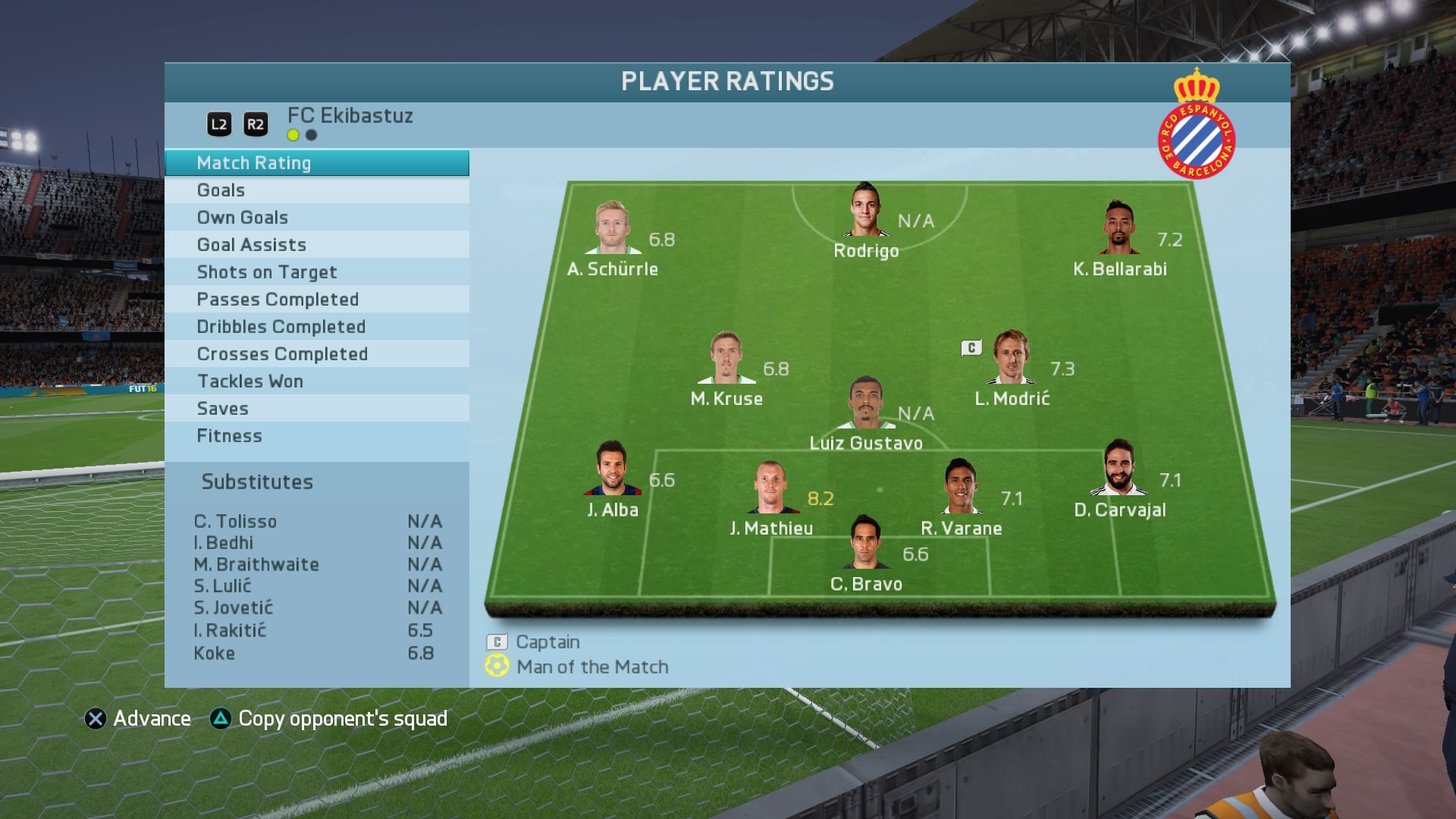Select K. Bellarabi's portrait
Screen dimensions: 1456x819
point(1119,227)
